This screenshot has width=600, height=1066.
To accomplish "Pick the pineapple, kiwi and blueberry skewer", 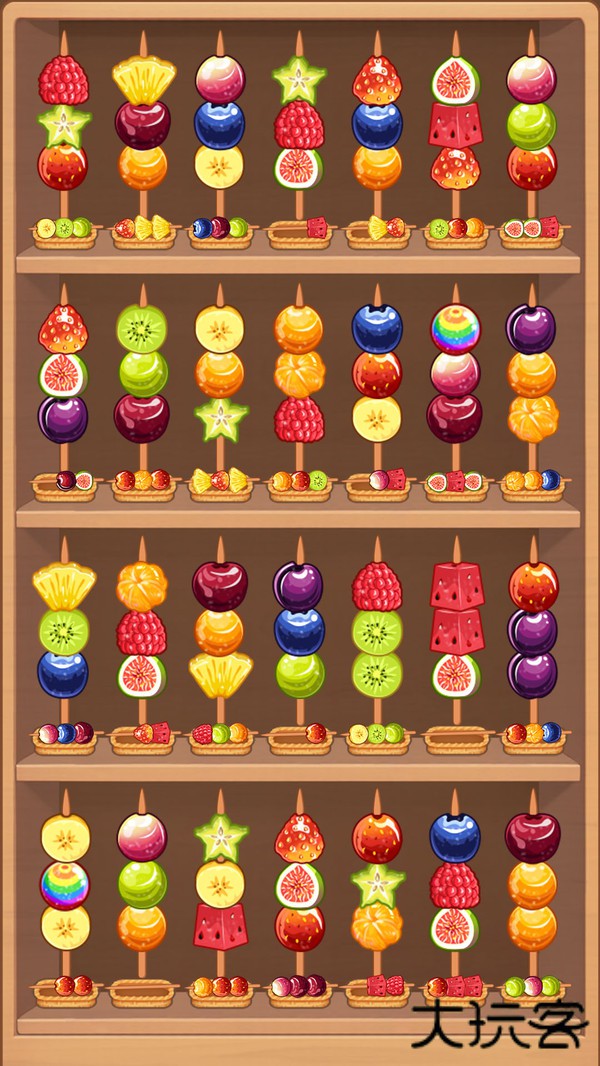I will tap(64, 631).
